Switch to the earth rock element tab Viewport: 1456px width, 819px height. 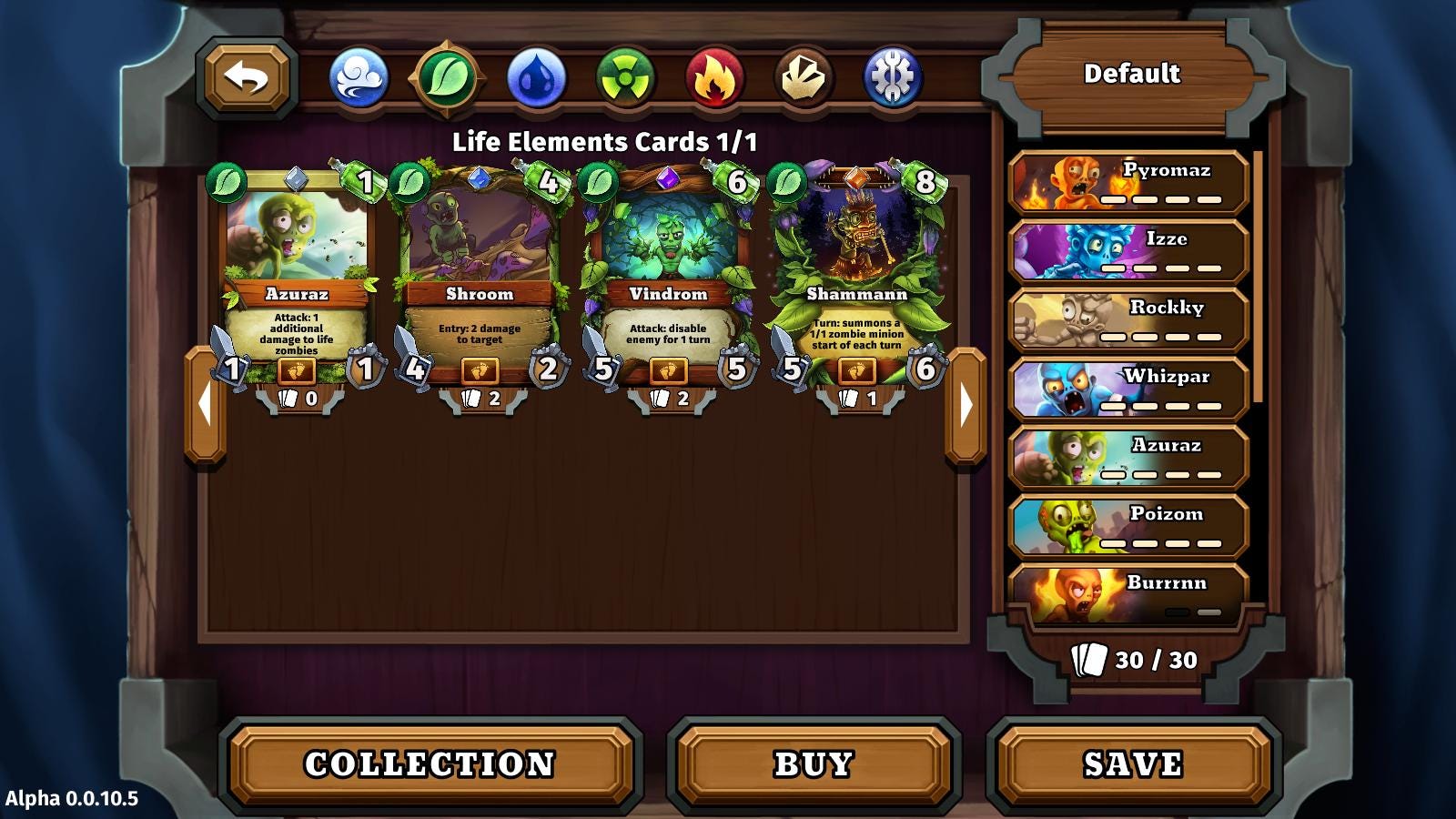(804, 77)
